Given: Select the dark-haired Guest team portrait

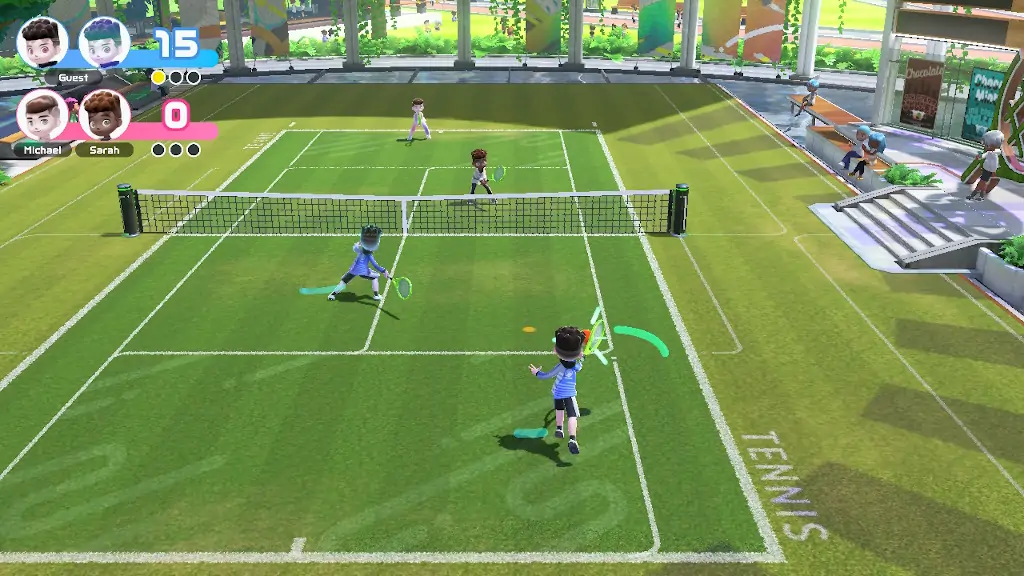Looking at the screenshot, I should click(42, 42).
